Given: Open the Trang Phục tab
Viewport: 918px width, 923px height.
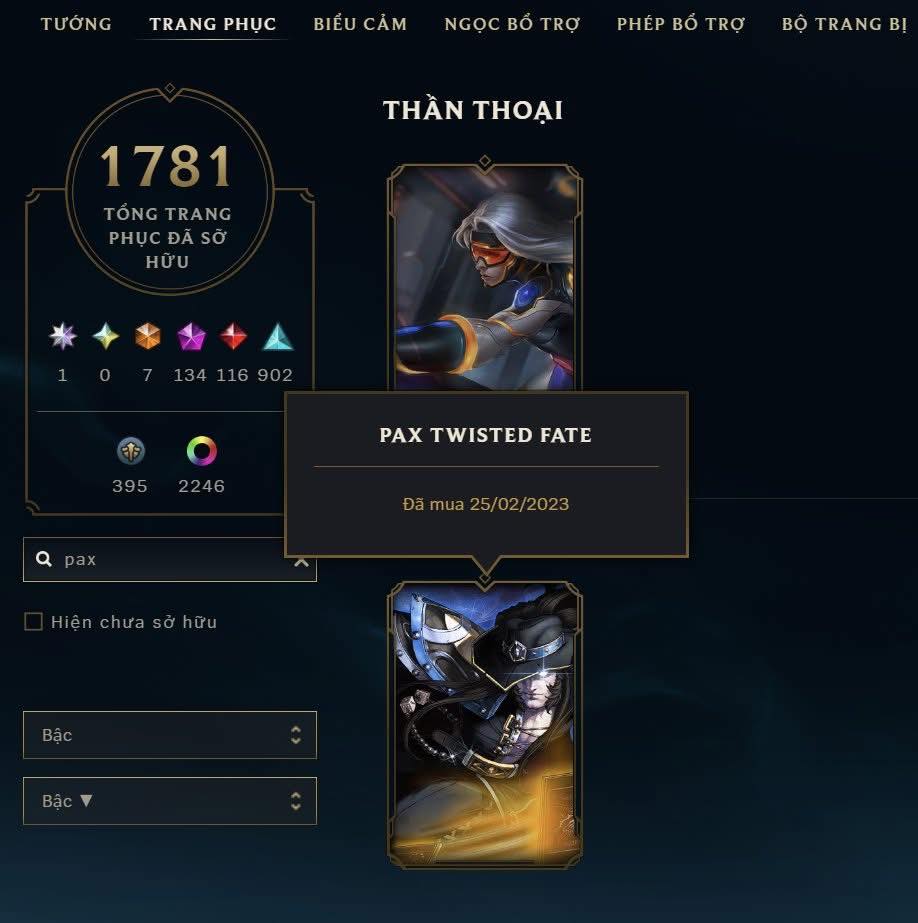Looking at the screenshot, I should (x=212, y=24).
